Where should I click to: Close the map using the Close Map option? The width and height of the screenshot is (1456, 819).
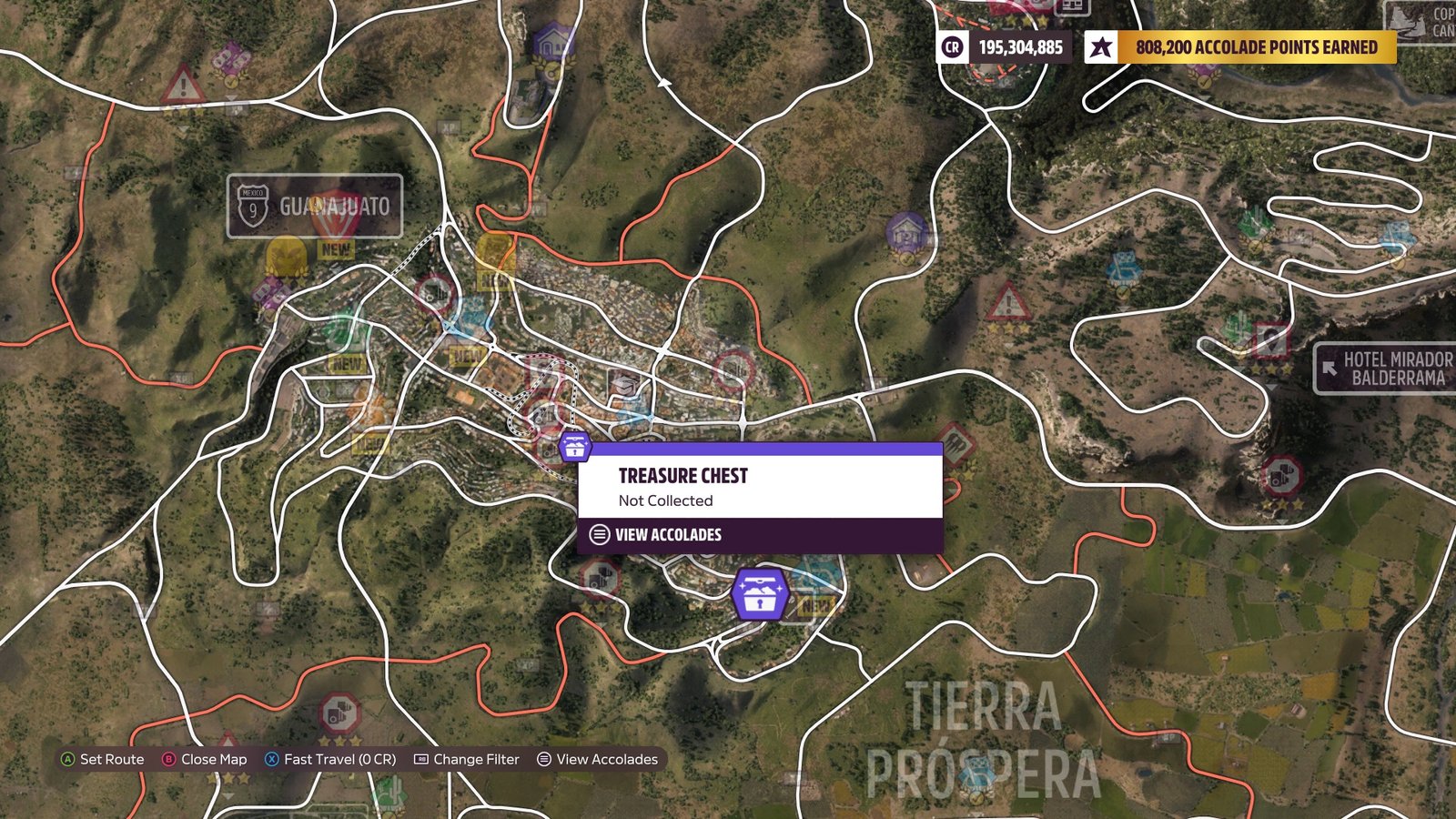[204, 759]
